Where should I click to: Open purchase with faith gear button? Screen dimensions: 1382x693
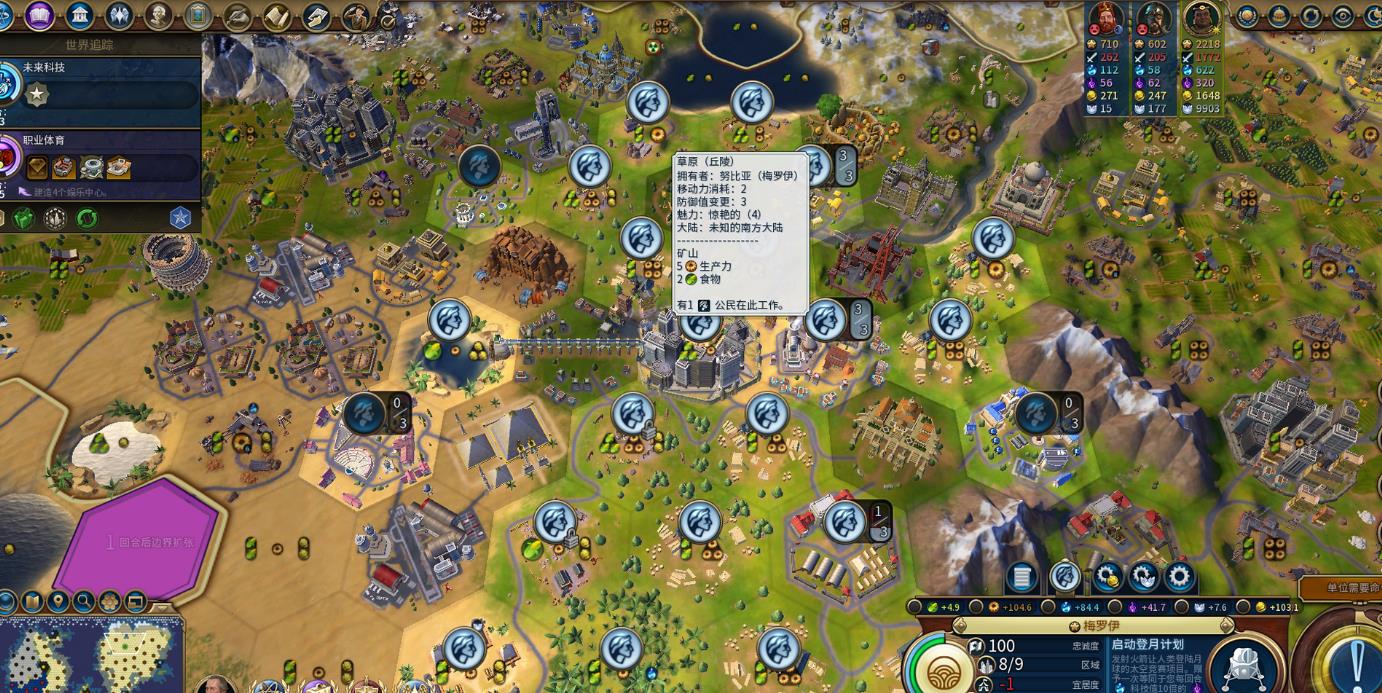click(1143, 577)
